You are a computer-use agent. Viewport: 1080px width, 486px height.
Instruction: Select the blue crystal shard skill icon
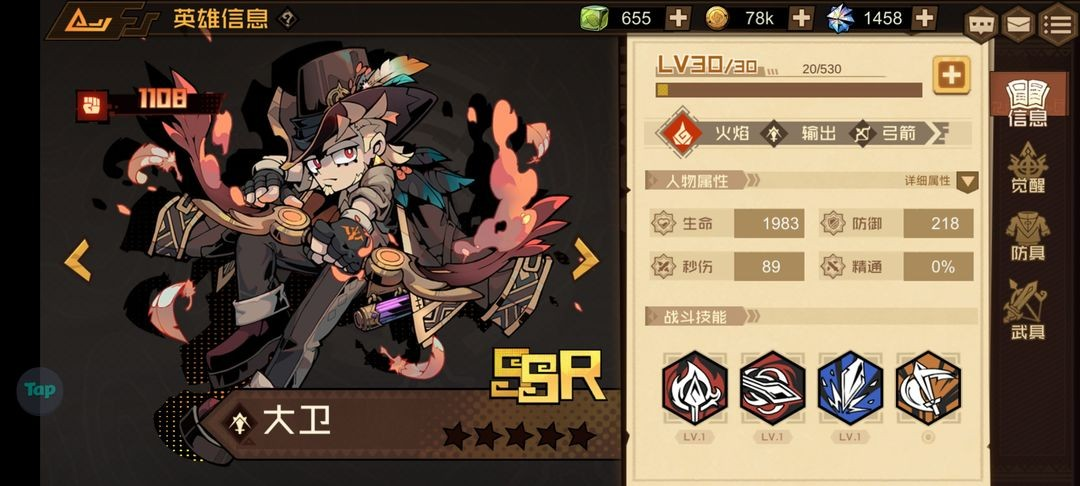849,388
